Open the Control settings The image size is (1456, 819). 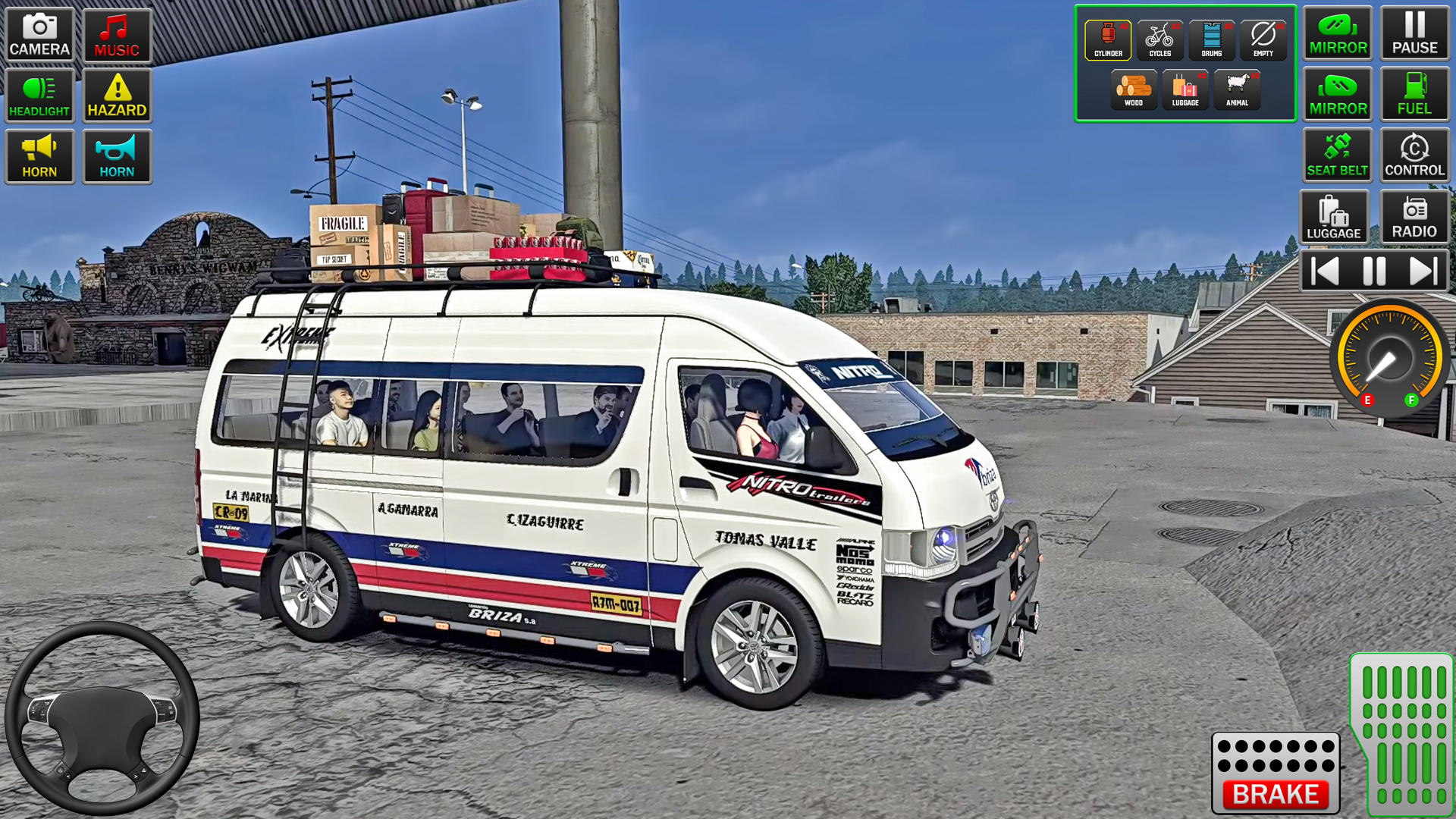coord(1414,155)
